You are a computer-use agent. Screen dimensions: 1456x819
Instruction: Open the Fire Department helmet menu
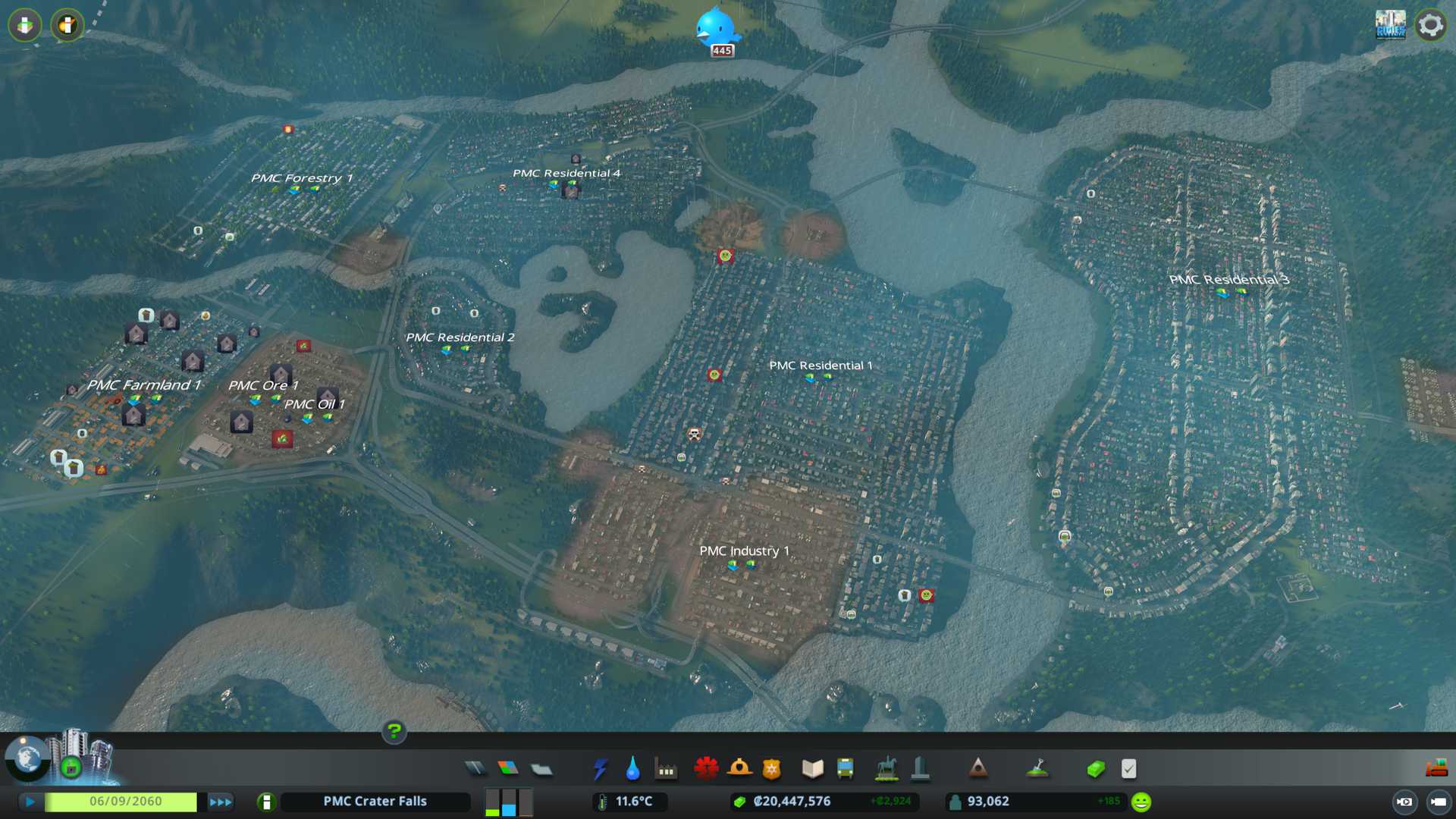[x=739, y=769]
